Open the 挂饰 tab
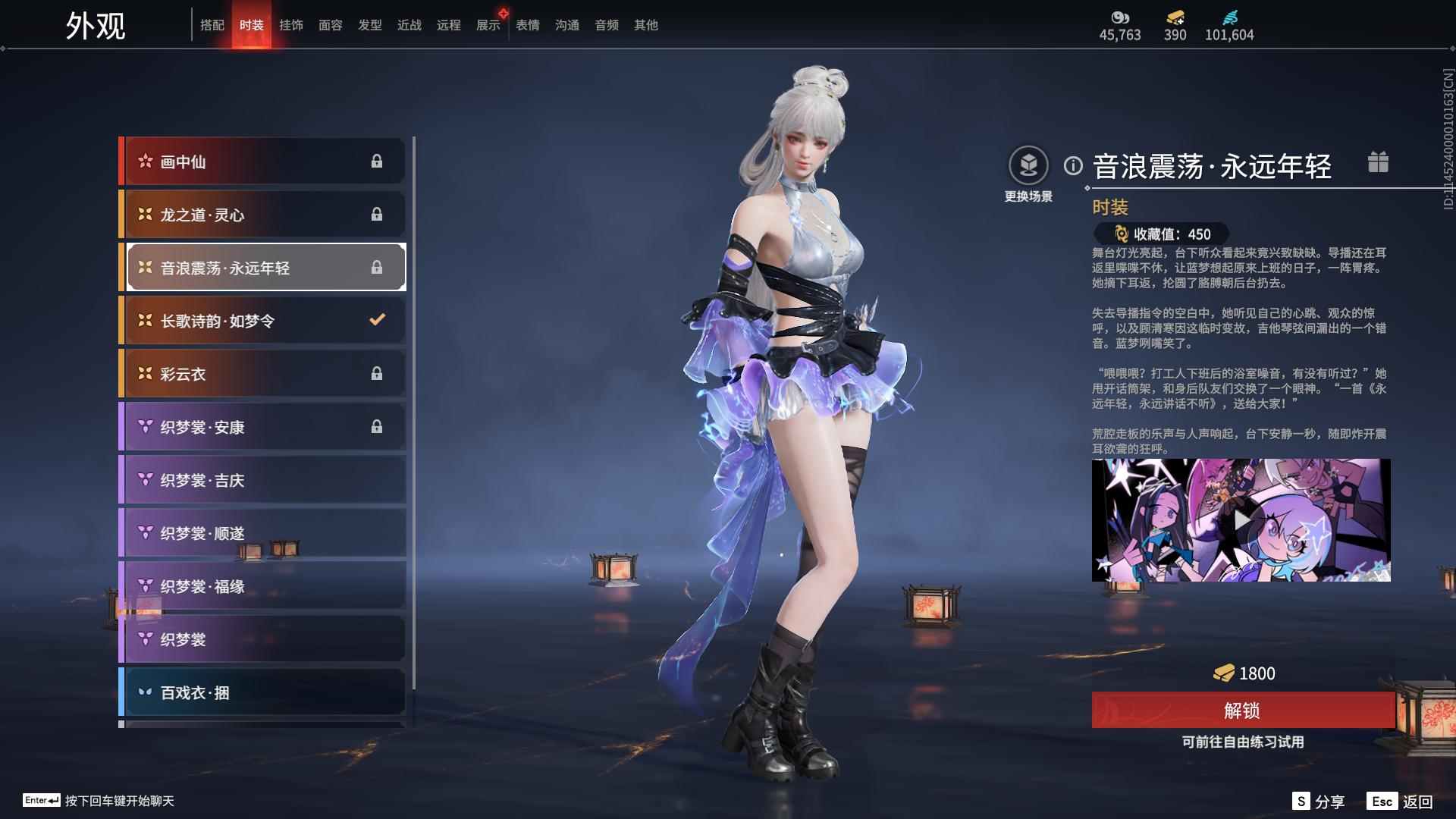The height and width of the screenshot is (819, 1456). 291,25
